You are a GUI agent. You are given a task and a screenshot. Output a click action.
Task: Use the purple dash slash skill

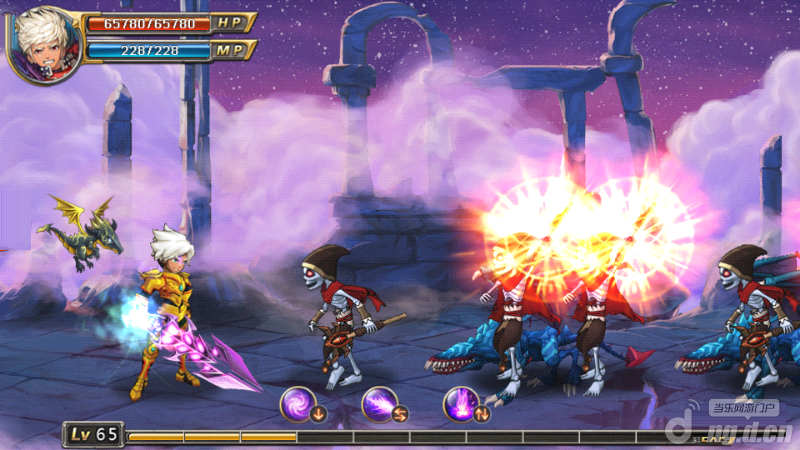pyautogui.click(x=380, y=404)
